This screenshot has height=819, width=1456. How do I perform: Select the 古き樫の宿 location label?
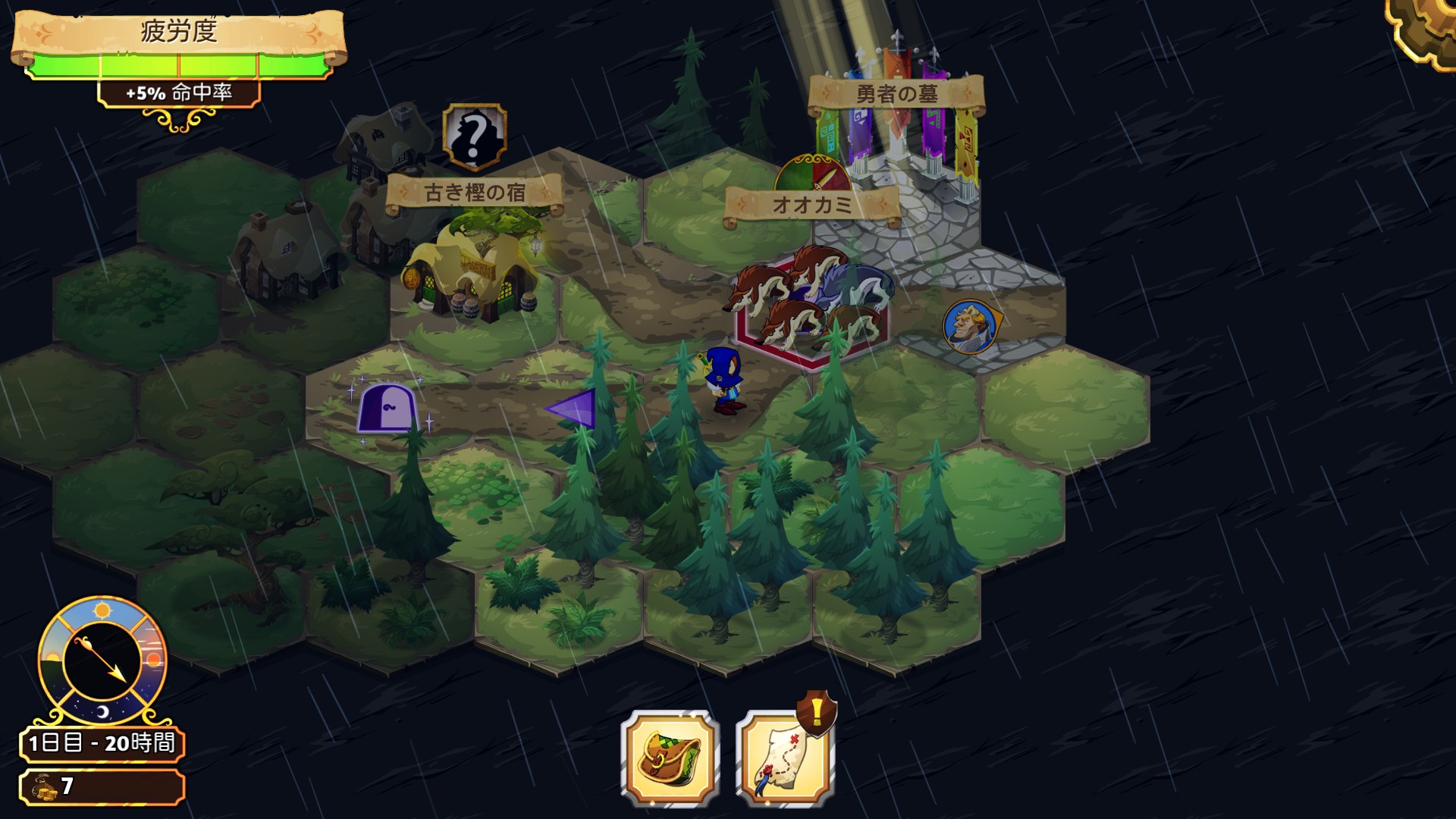coord(475,193)
